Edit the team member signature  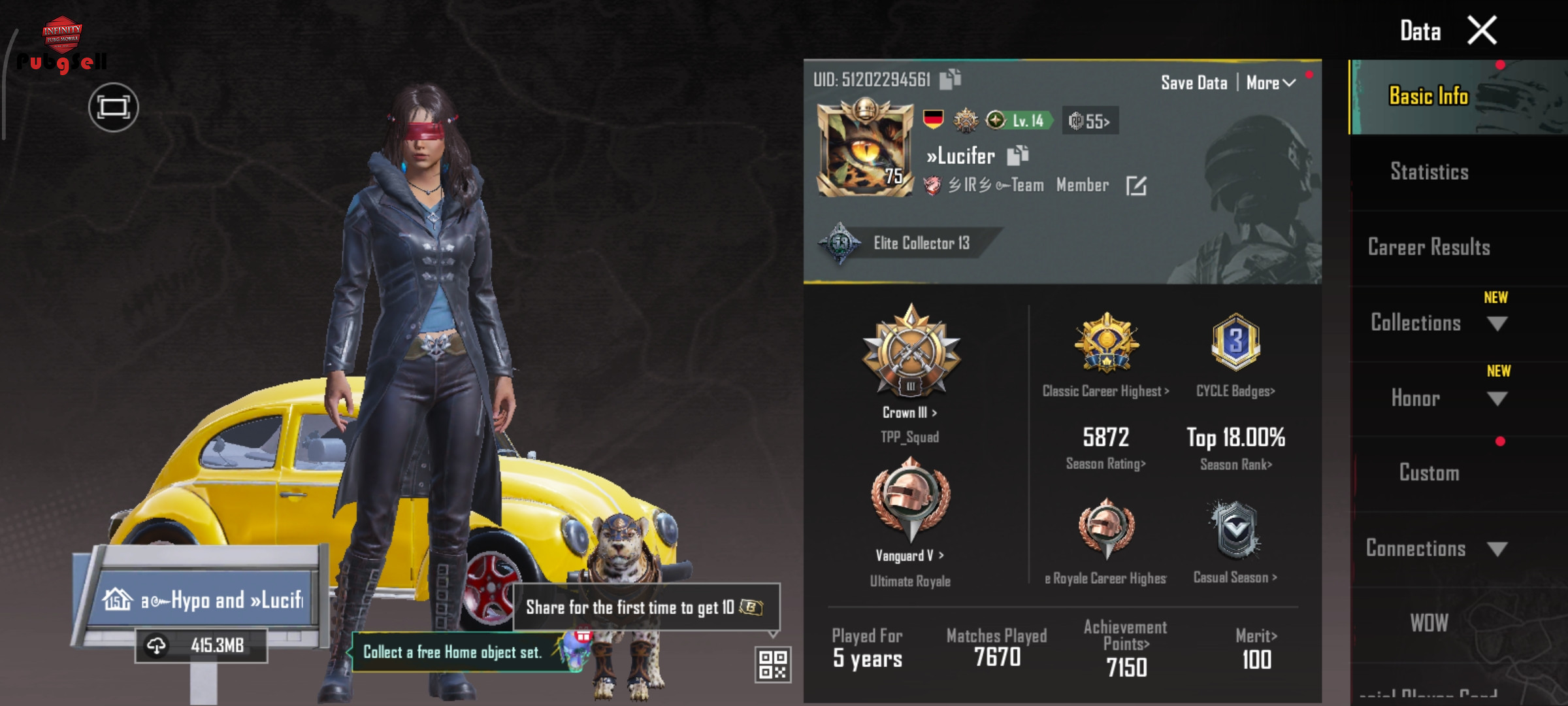[1136, 186]
